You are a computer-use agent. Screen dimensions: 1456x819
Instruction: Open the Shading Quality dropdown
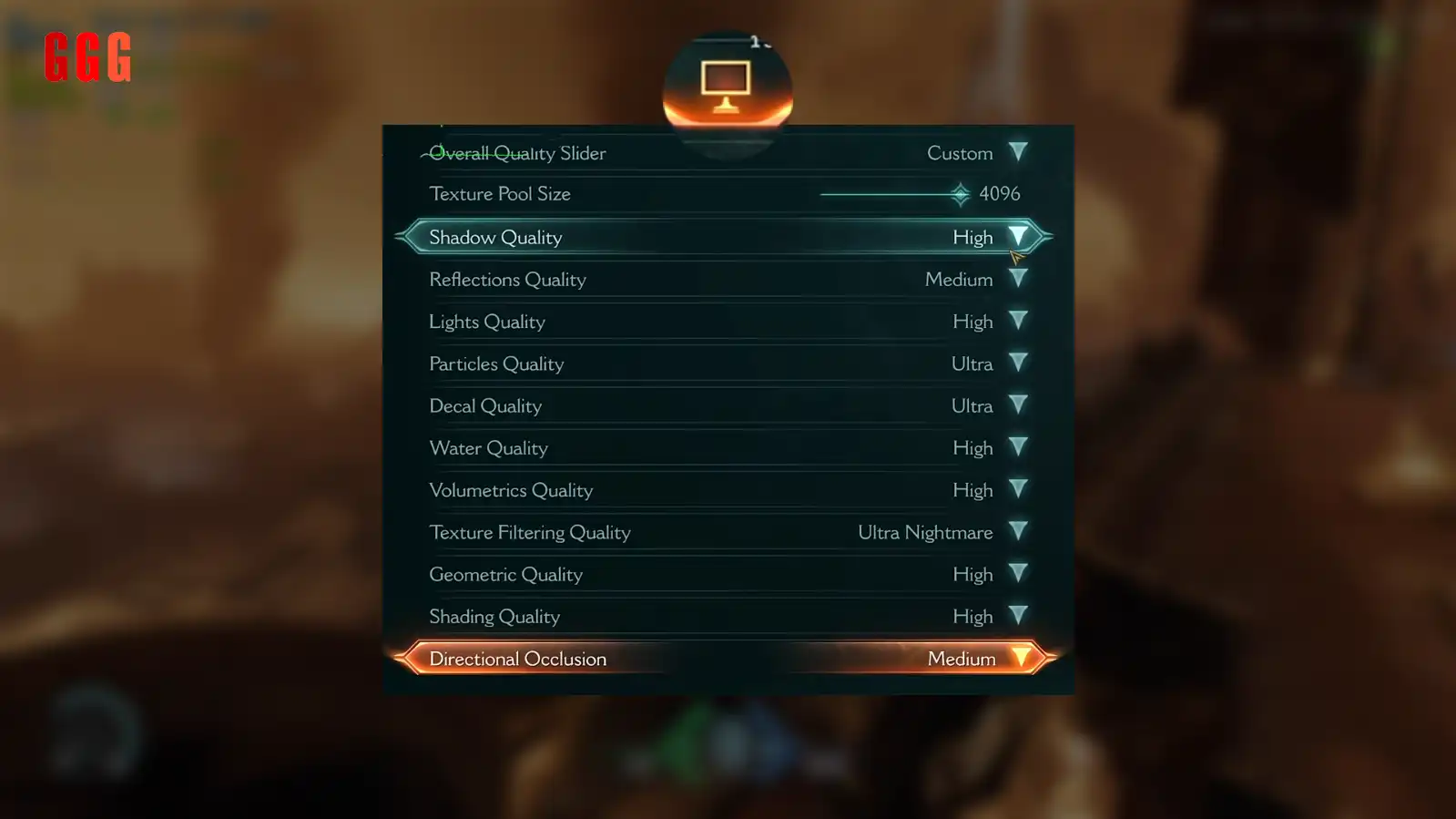tap(1017, 616)
